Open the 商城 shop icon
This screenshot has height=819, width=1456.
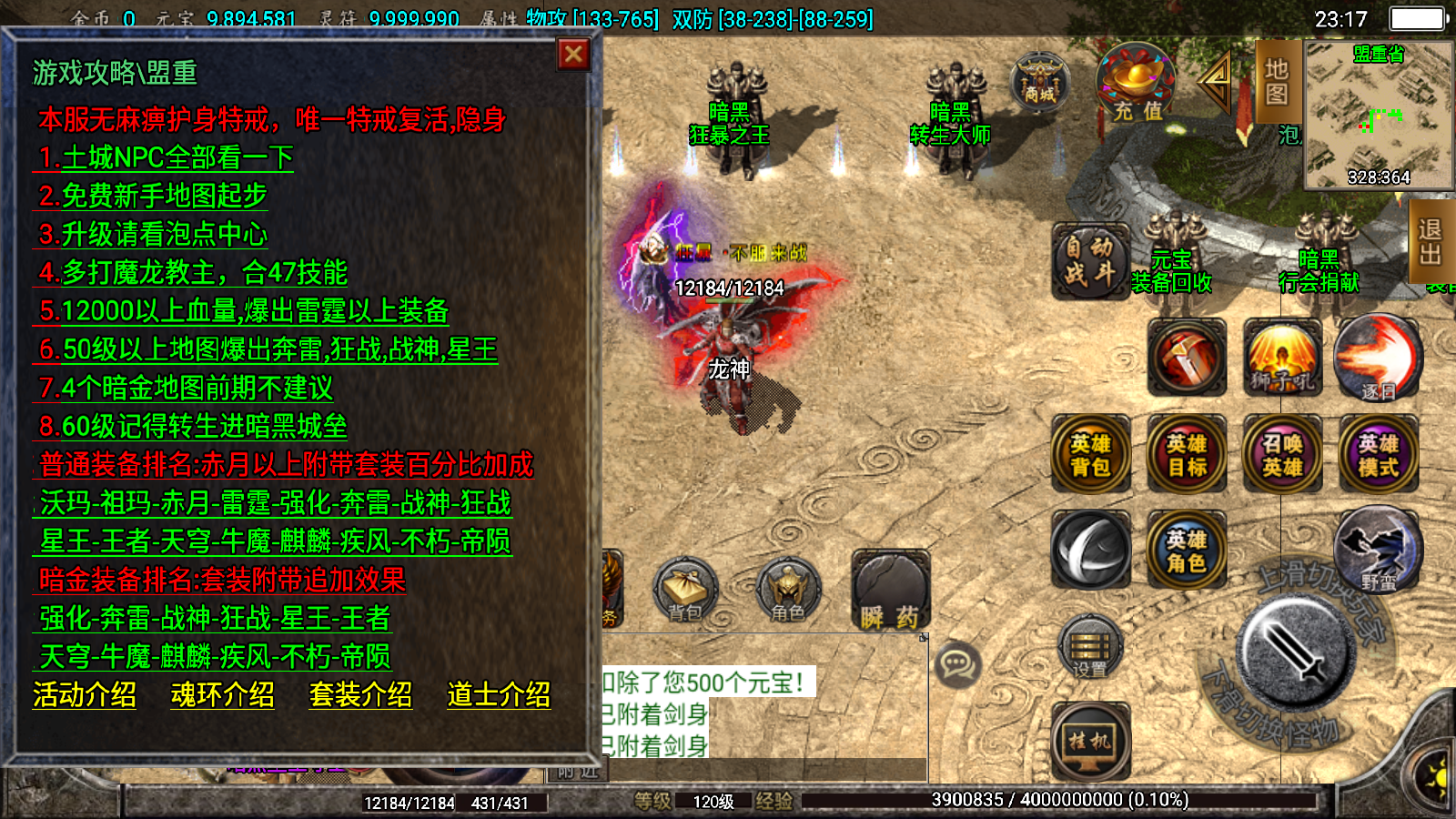[x=1039, y=82]
